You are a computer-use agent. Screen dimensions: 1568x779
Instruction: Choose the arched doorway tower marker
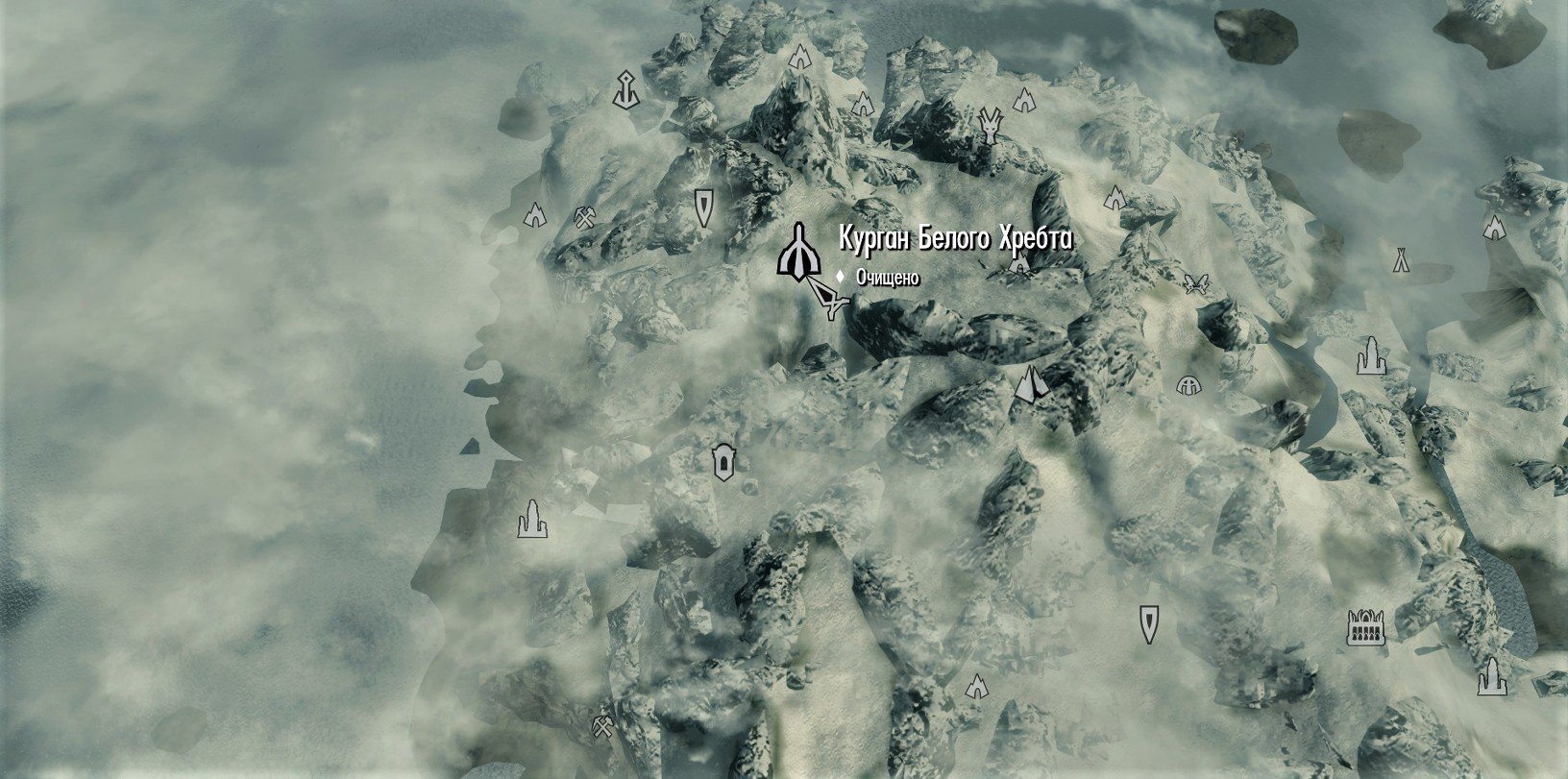[723, 463]
